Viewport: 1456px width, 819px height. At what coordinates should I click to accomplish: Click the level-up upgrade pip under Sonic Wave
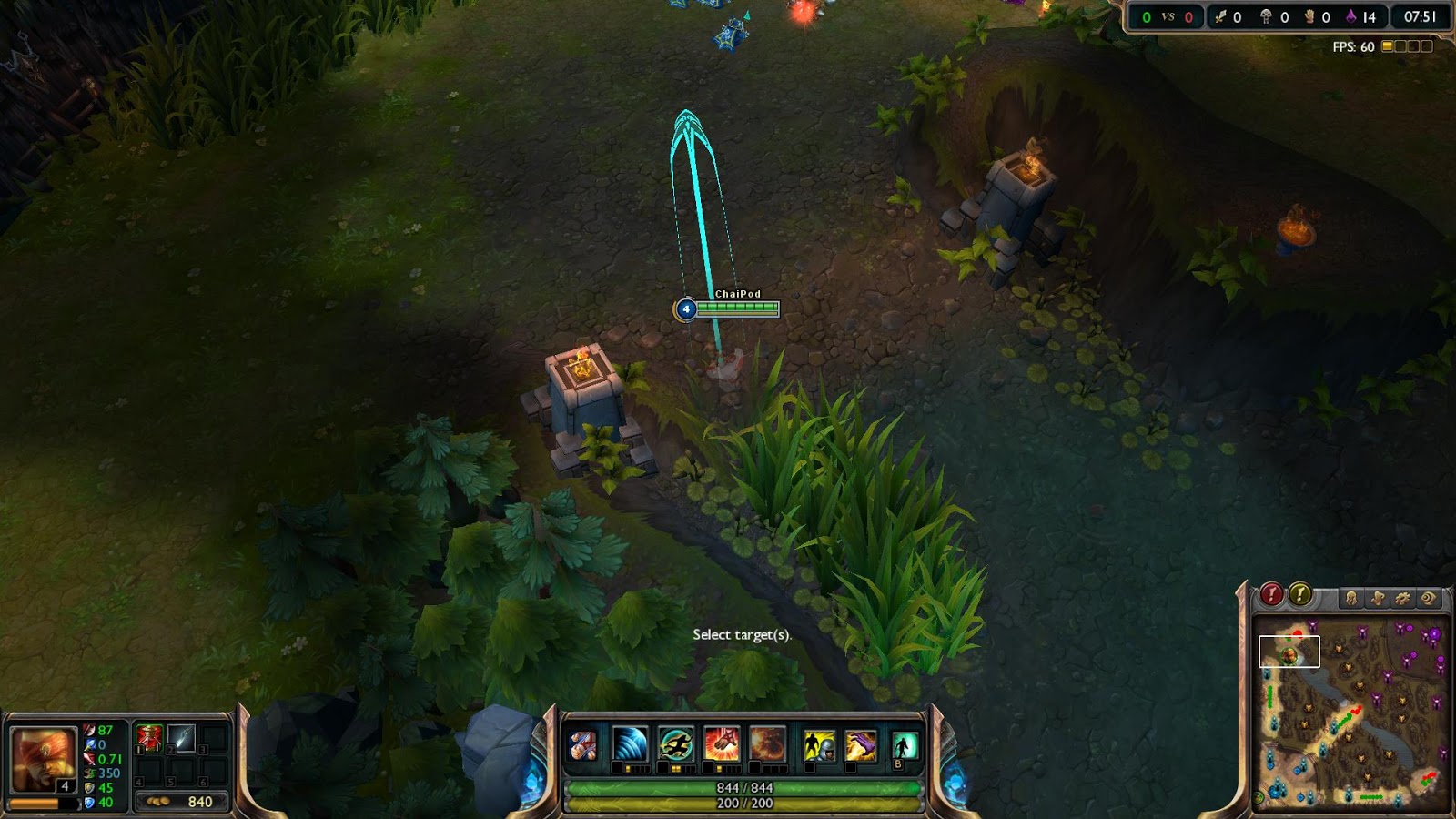[617, 768]
